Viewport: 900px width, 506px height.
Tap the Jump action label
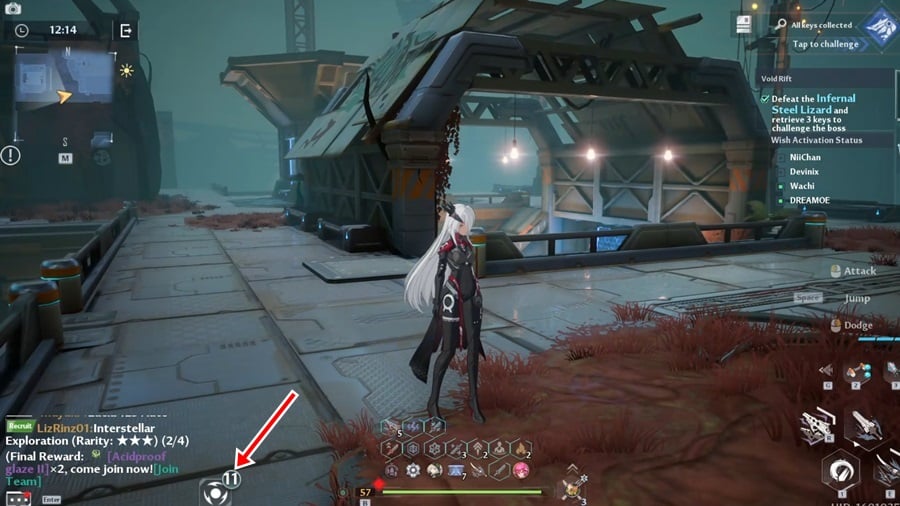(857, 298)
